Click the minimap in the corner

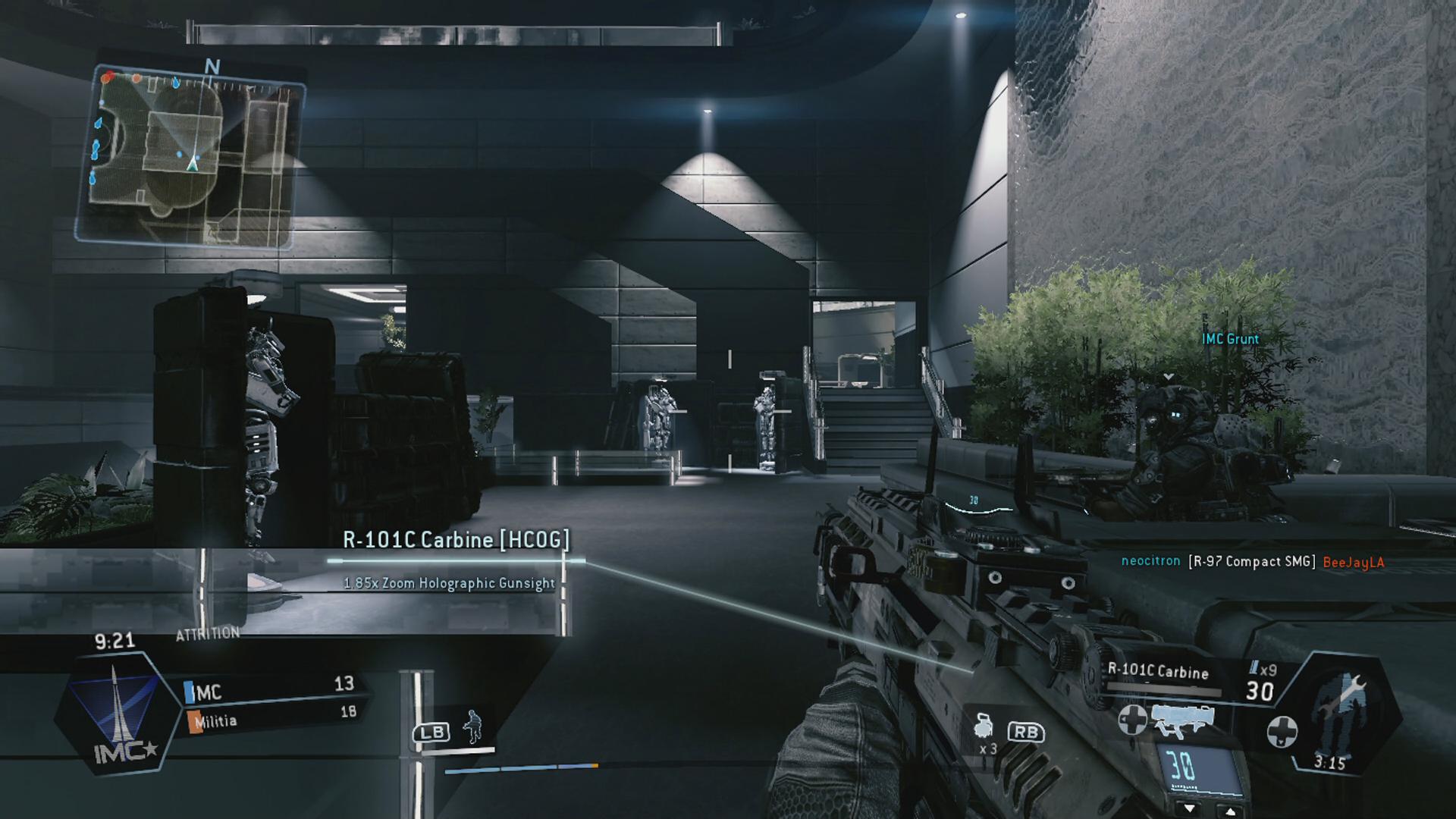pyautogui.click(x=190, y=155)
